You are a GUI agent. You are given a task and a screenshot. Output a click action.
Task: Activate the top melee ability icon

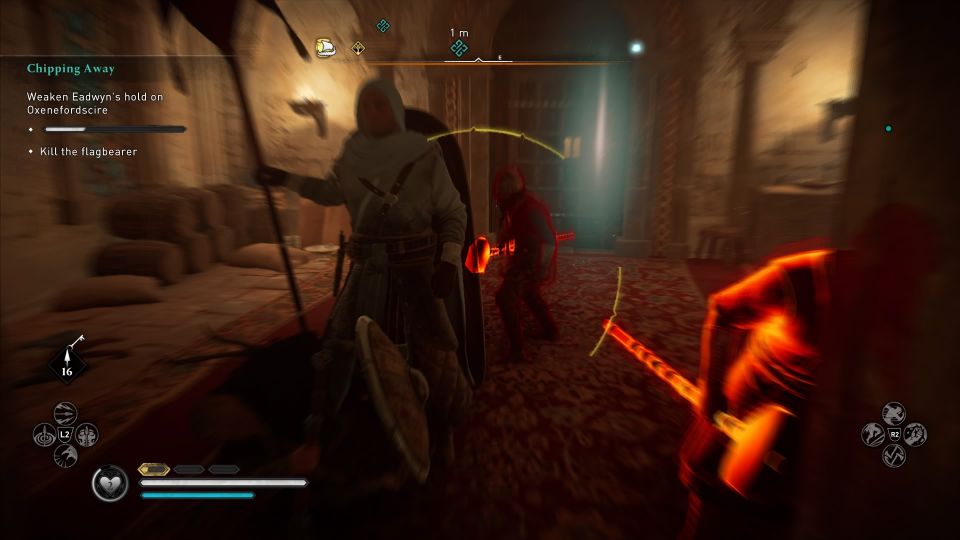coord(894,413)
